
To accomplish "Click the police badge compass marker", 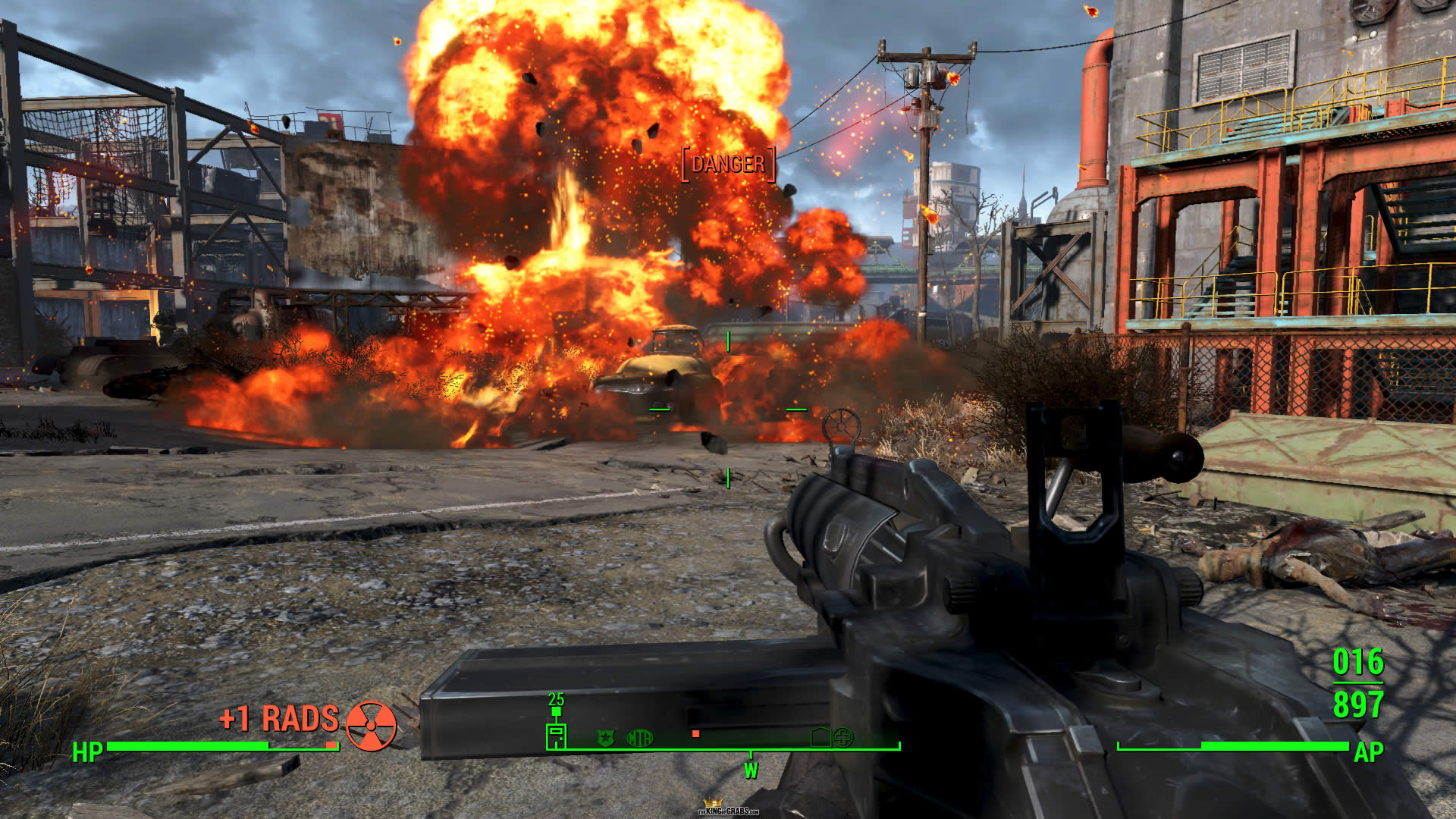I will pos(605,738).
